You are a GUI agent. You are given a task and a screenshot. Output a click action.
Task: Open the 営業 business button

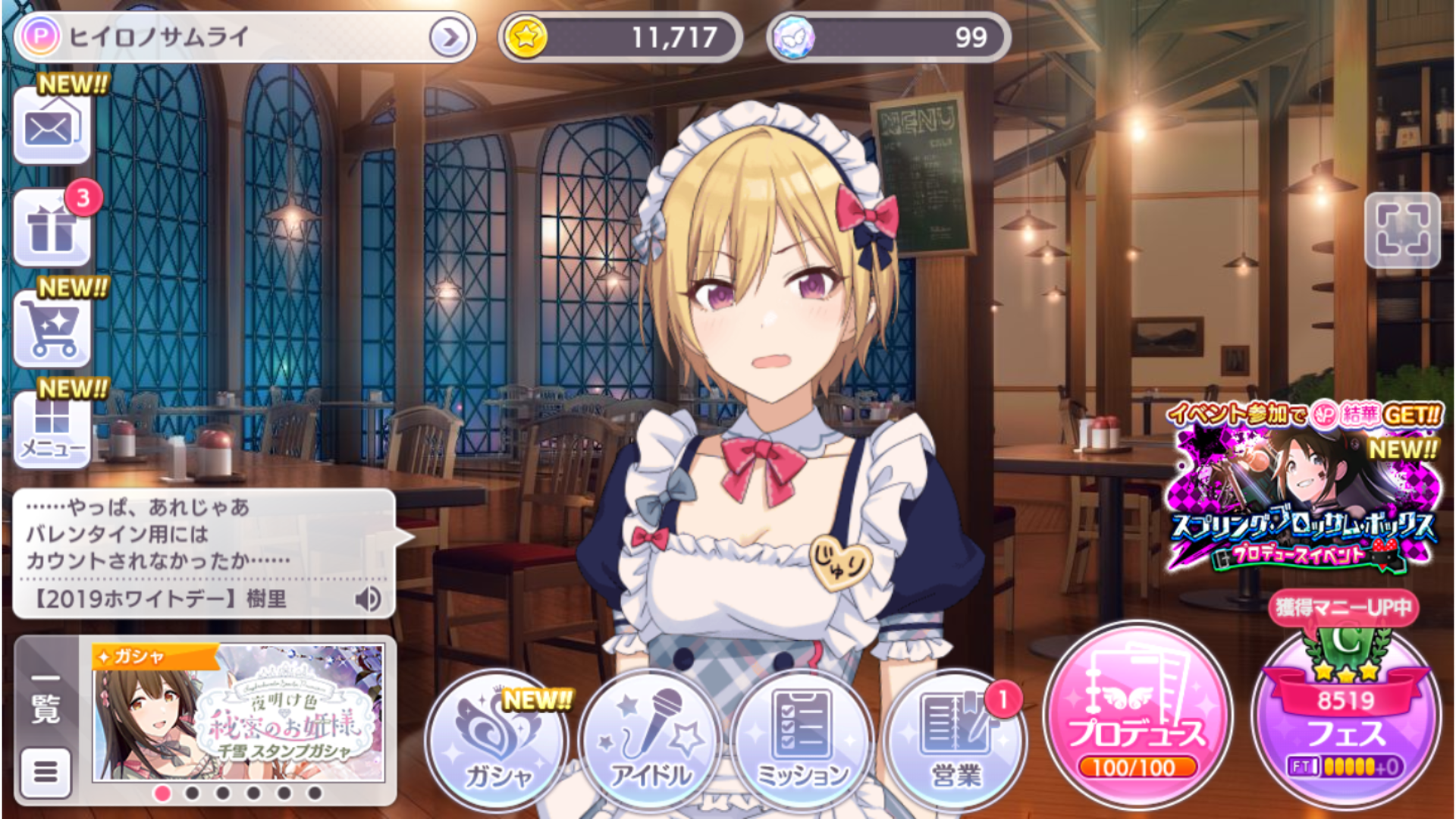pyautogui.click(x=955, y=739)
